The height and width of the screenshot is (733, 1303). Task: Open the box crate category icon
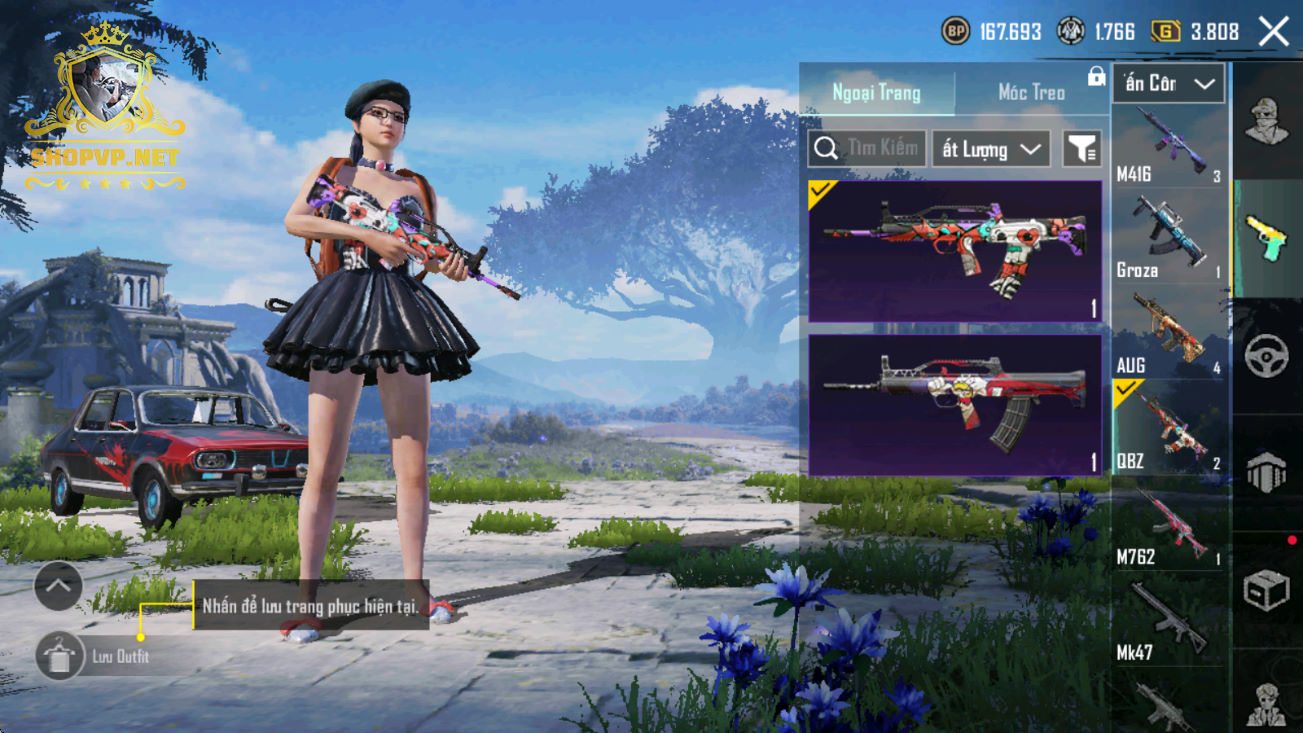1267,590
